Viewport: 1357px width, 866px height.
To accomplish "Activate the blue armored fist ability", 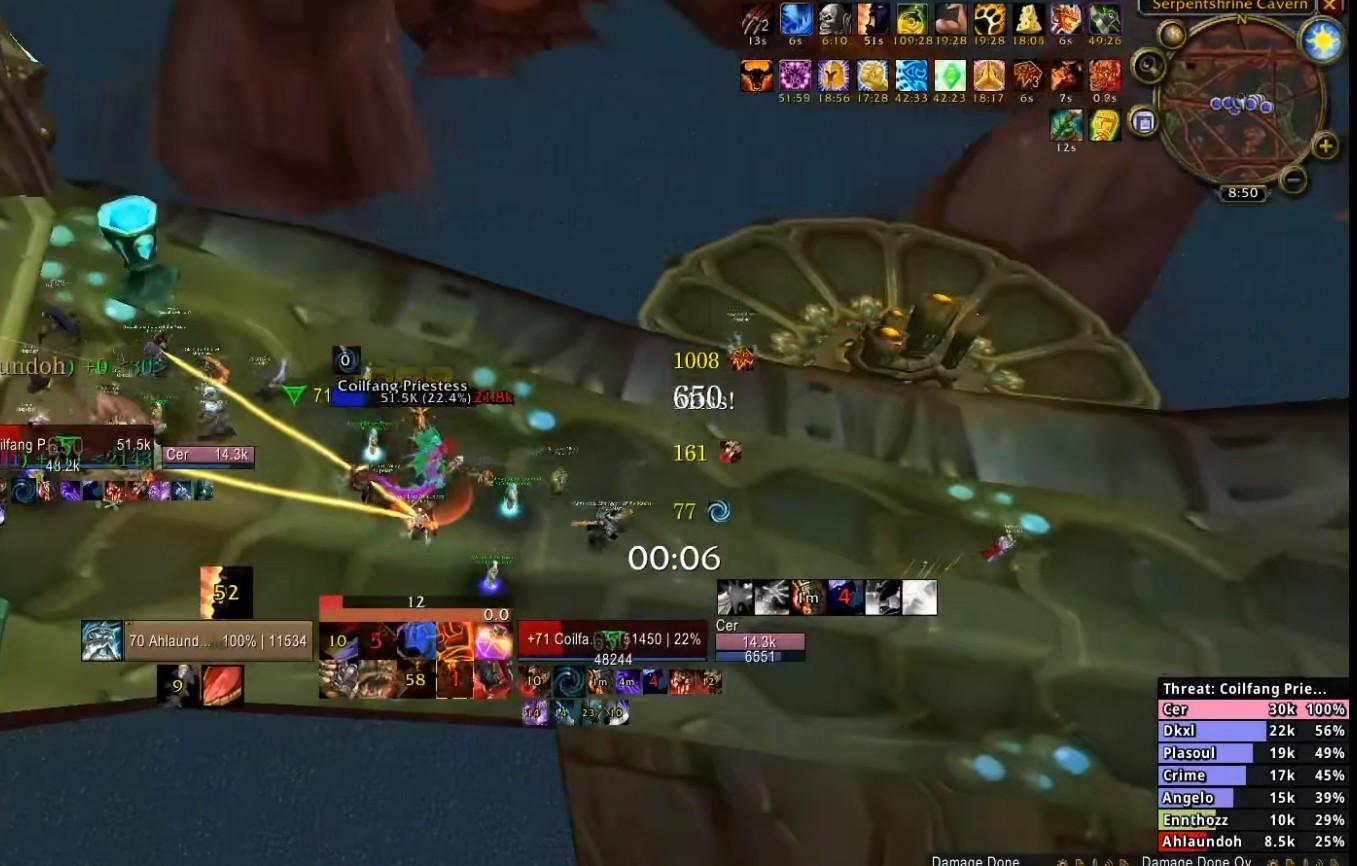I will tap(416, 640).
